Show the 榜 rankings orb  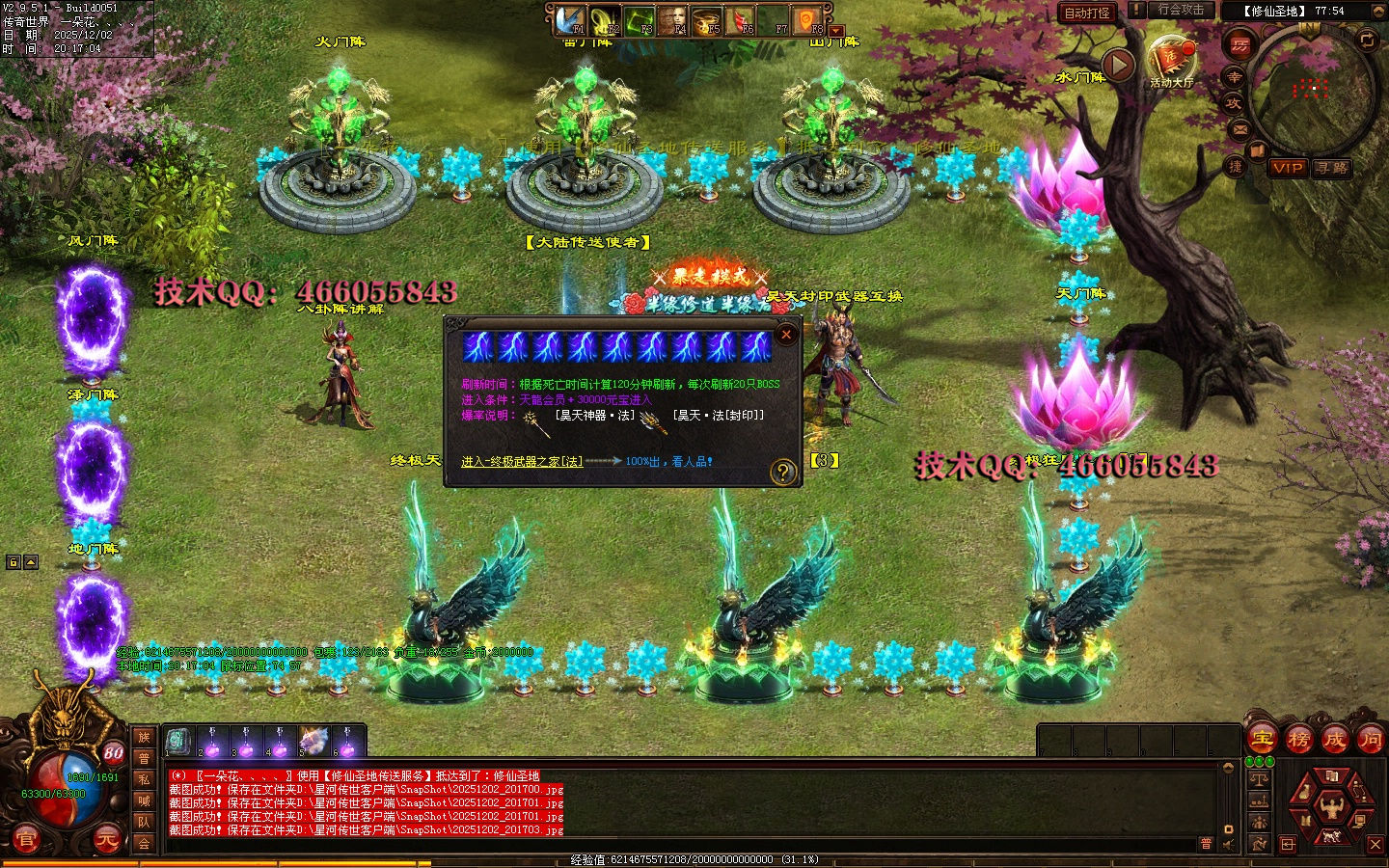(1298, 740)
